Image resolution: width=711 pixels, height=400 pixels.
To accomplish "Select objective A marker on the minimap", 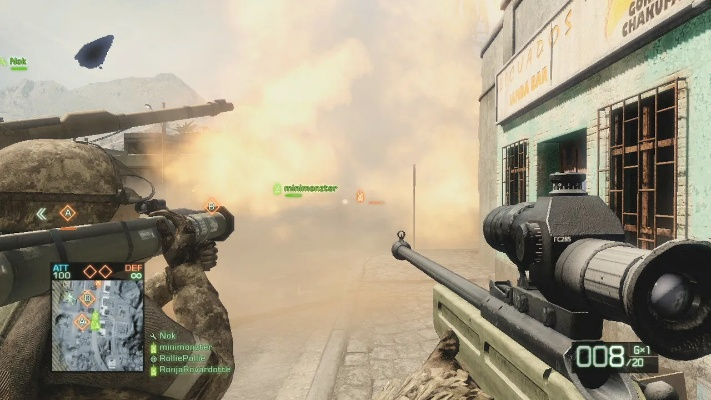I will click(82, 322).
